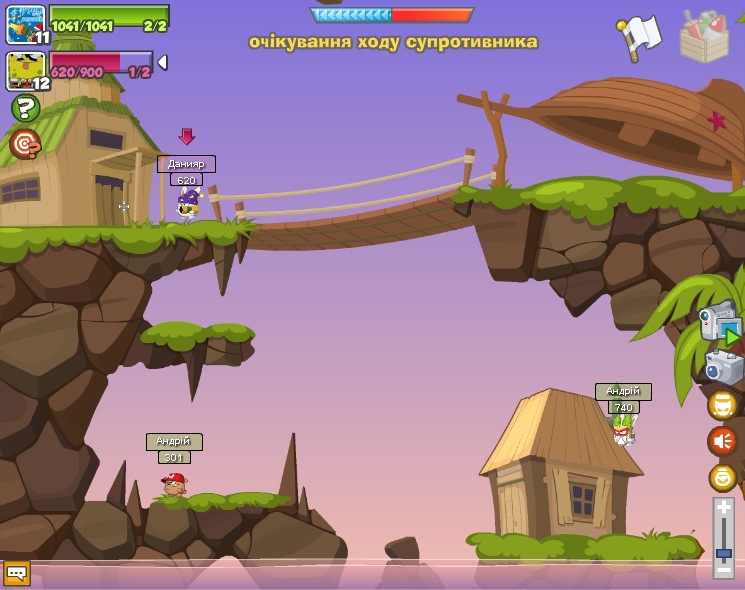Screen dimensions: 745x590
Task: Click the video camera replay icon
Action: [718, 322]
